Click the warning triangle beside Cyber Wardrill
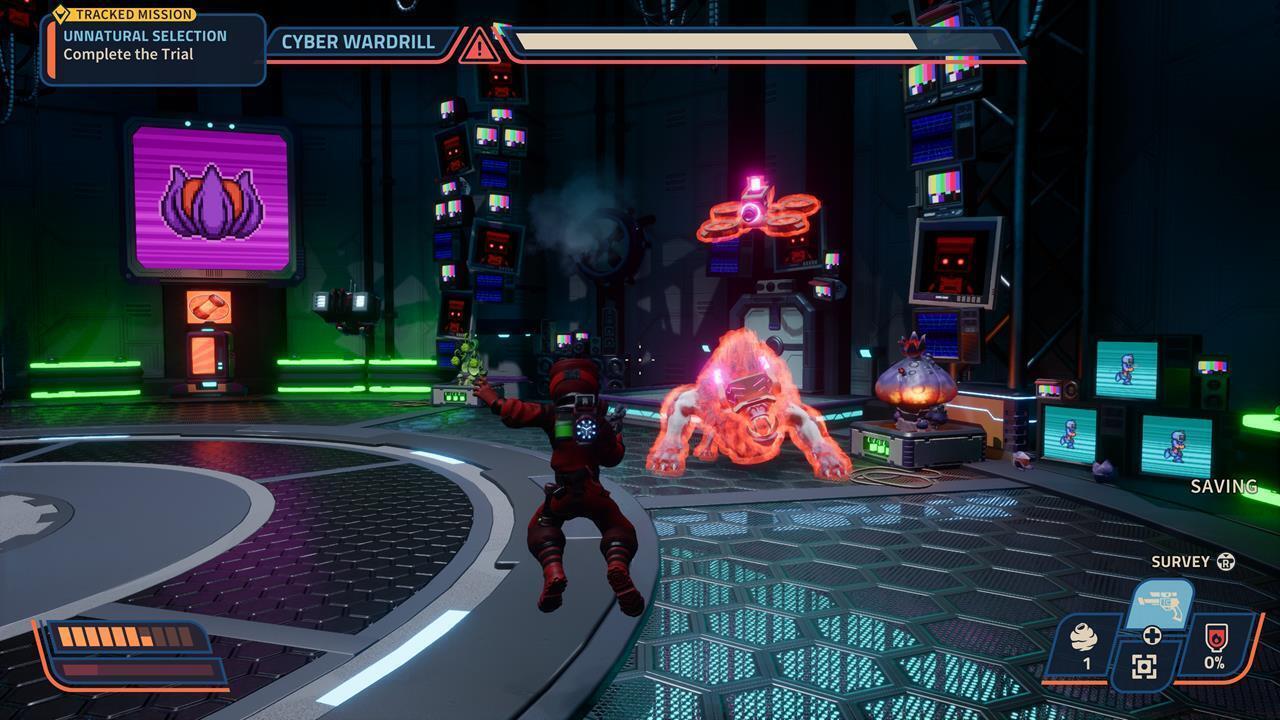Image resolution: width=1280 pixels, height=720 pixels. (479, 45)
